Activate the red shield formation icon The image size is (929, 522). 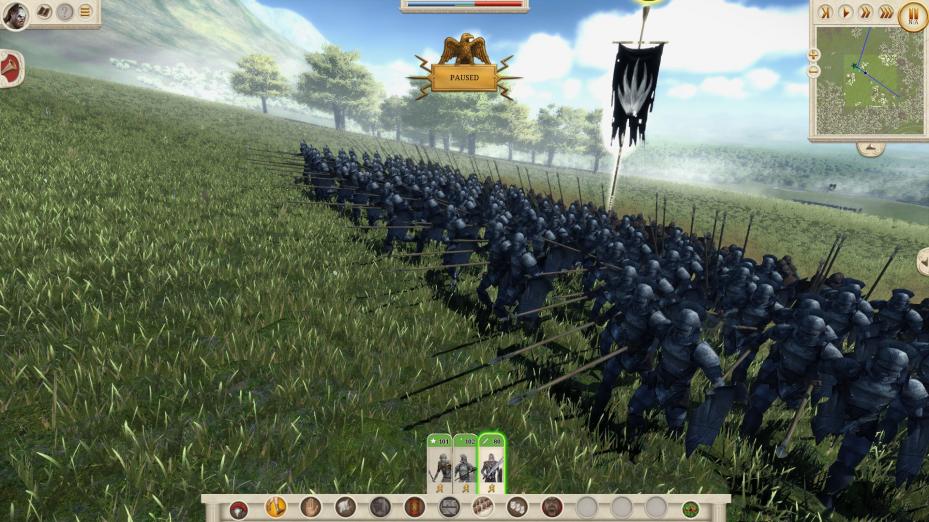[x=414, y=507]
